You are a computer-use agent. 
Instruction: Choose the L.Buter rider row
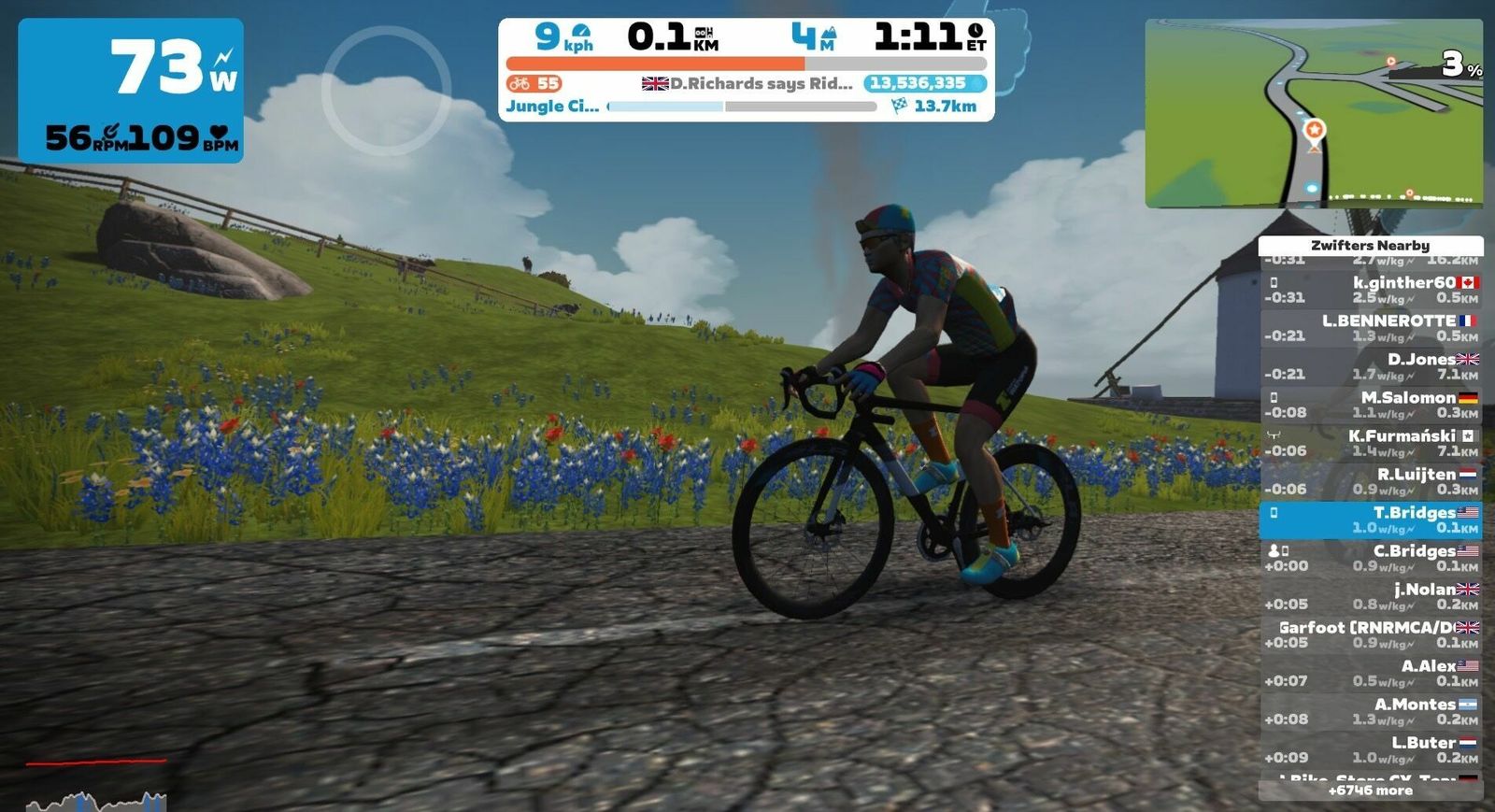click(1371, 749)
